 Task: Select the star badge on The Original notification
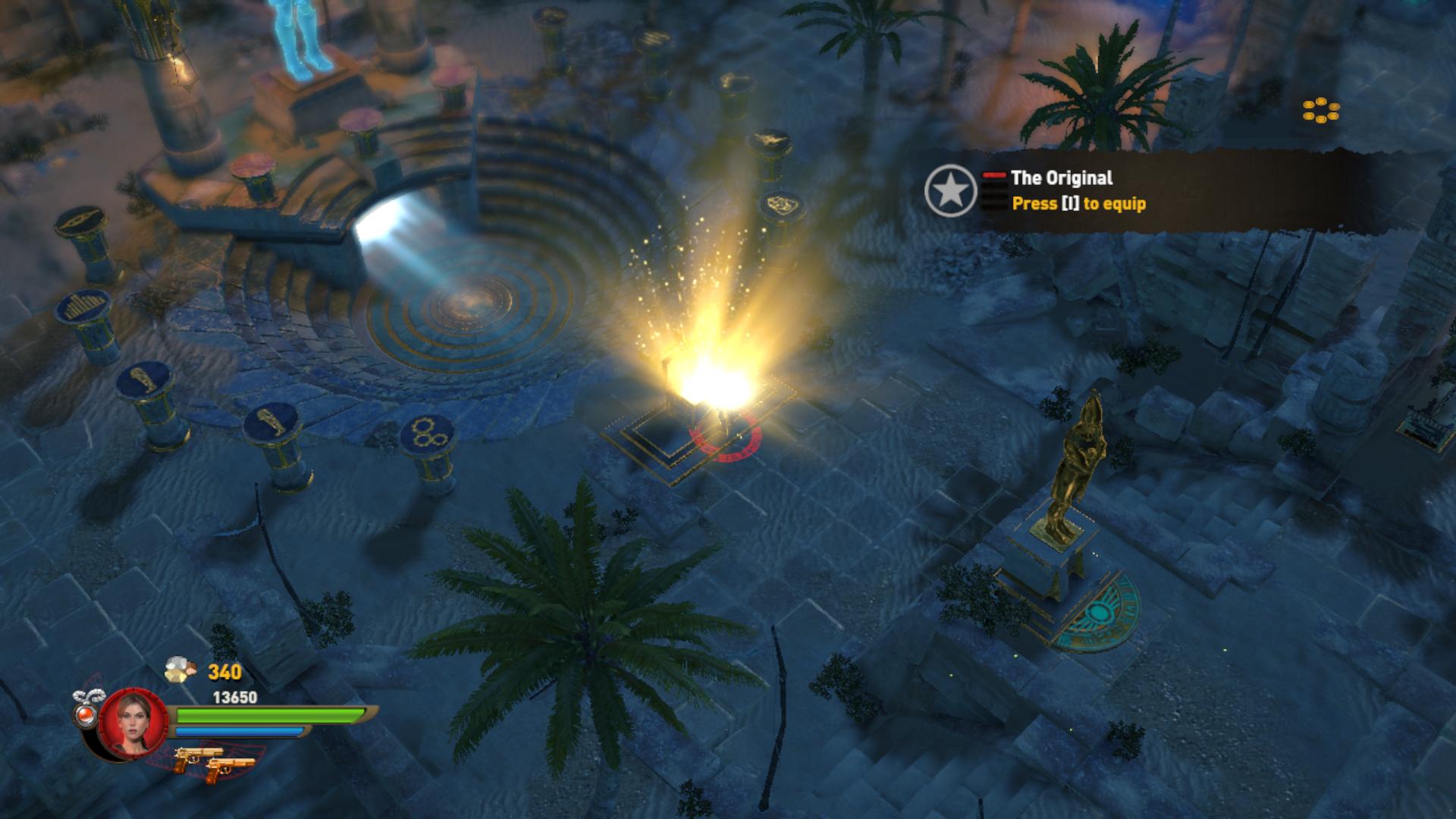(x=950, y=190)
